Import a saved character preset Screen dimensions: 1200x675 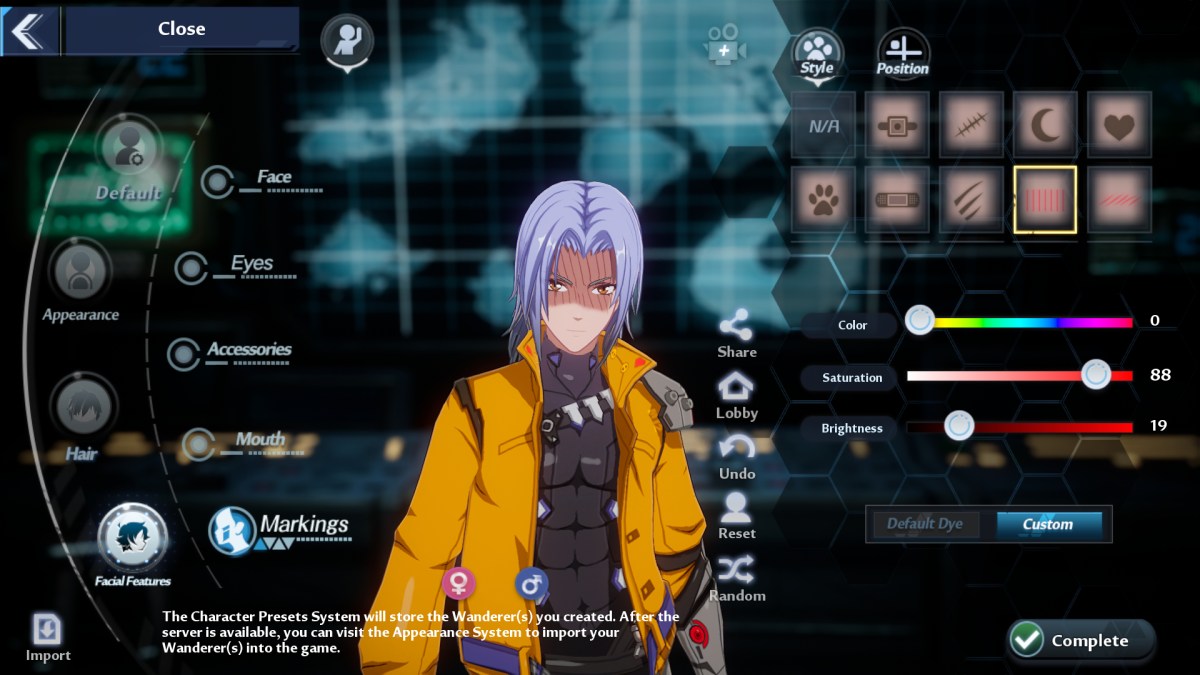coord(48,637)
